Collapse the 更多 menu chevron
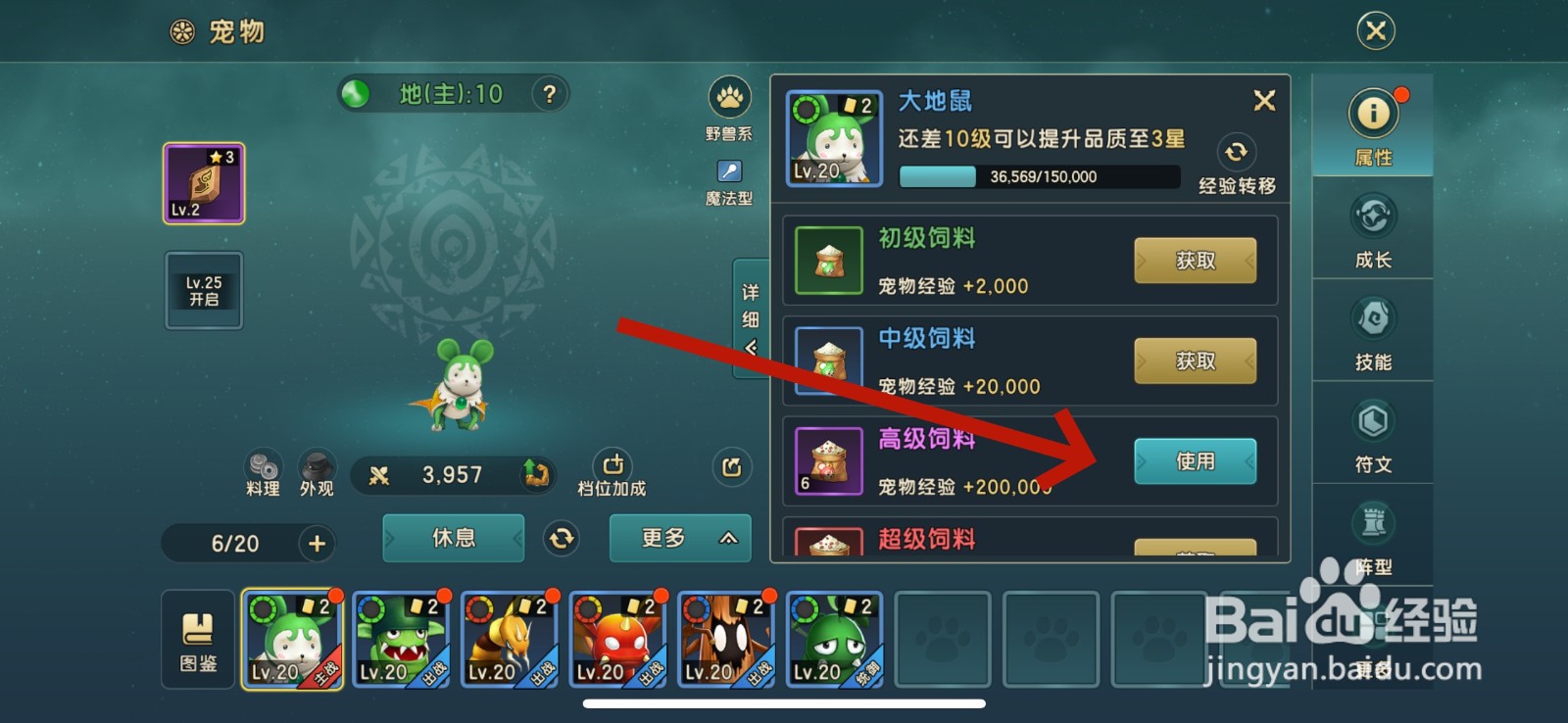Image resolution: width=1568 pixels, height=723 pixels. [726, 539]
